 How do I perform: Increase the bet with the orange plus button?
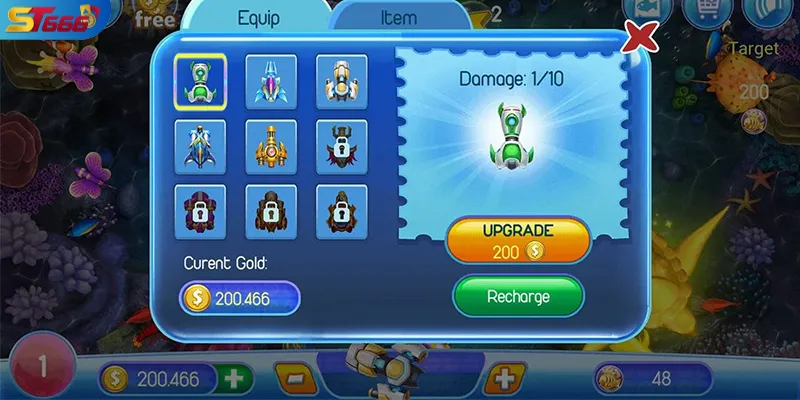click(505, 379)
